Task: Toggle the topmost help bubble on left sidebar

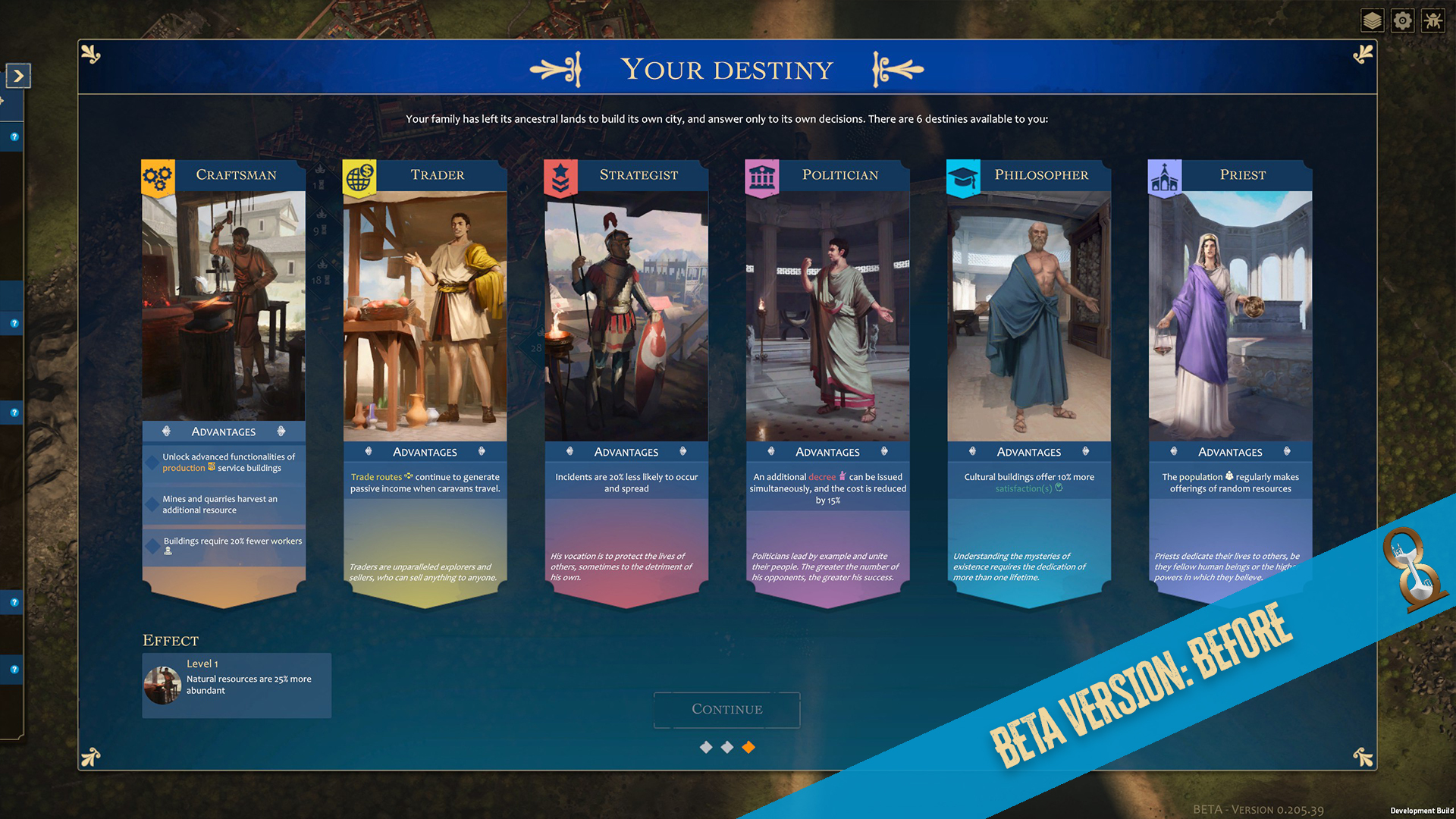Action: pos(13,138)
